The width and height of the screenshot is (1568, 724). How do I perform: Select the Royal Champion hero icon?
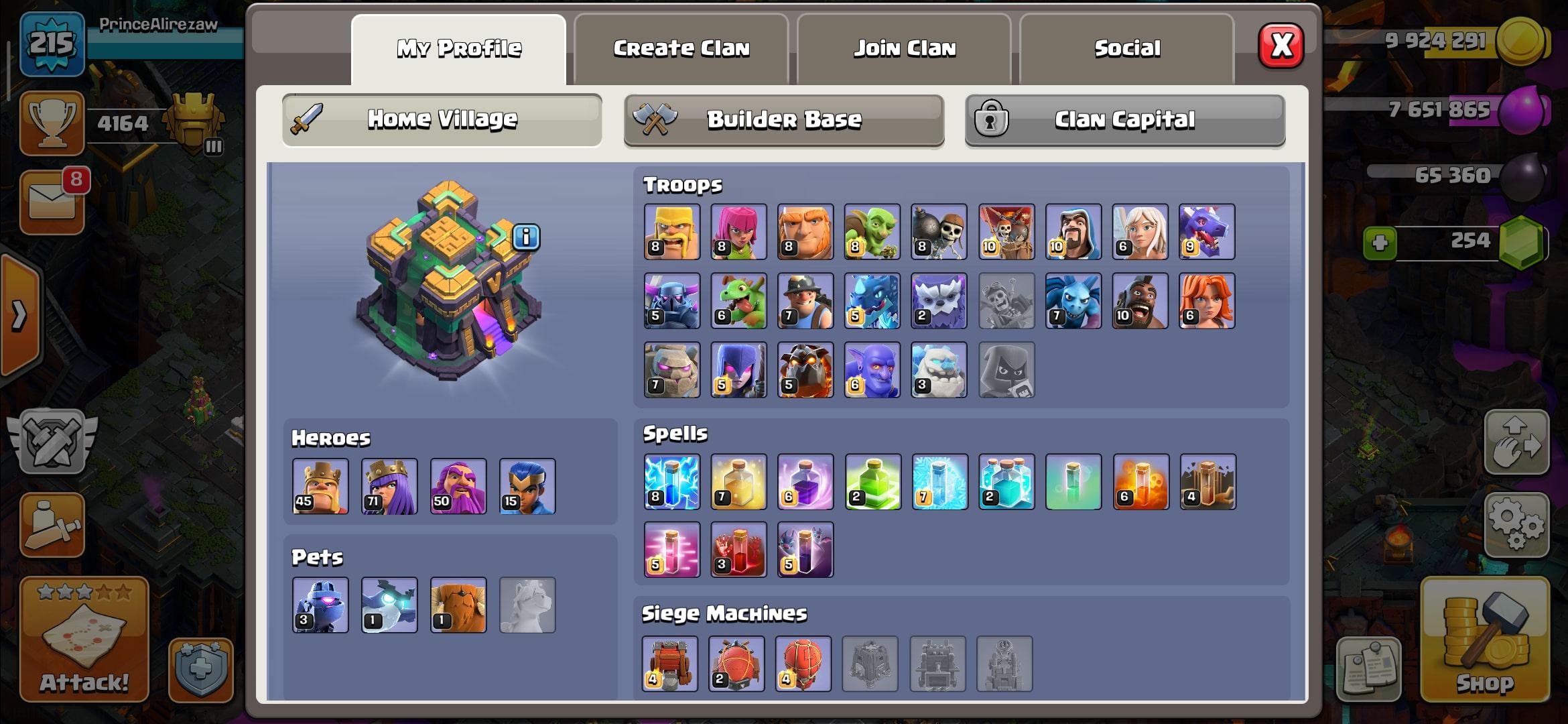tap(527, 486)
